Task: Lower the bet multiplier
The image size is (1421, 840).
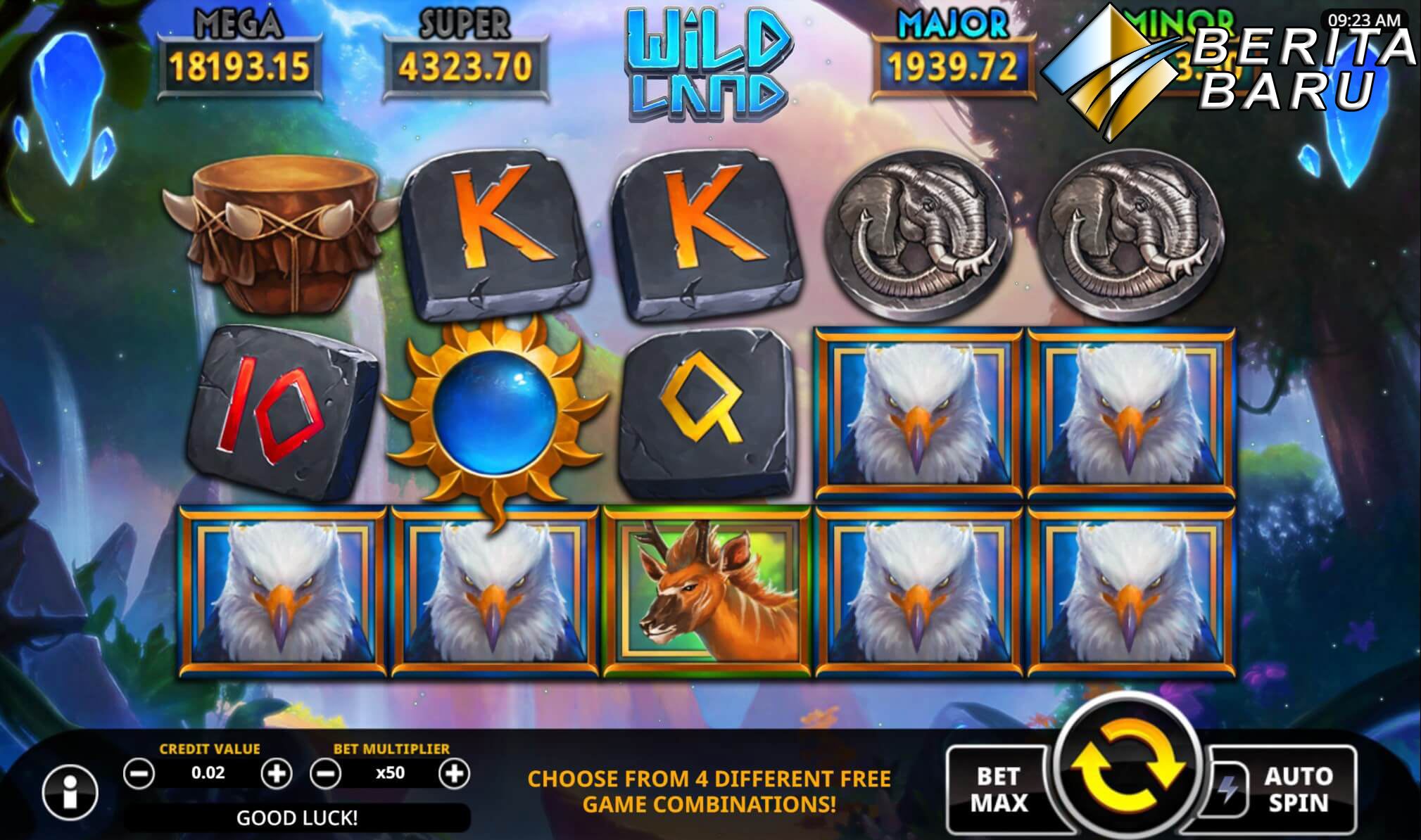Action: click(326, 774)
